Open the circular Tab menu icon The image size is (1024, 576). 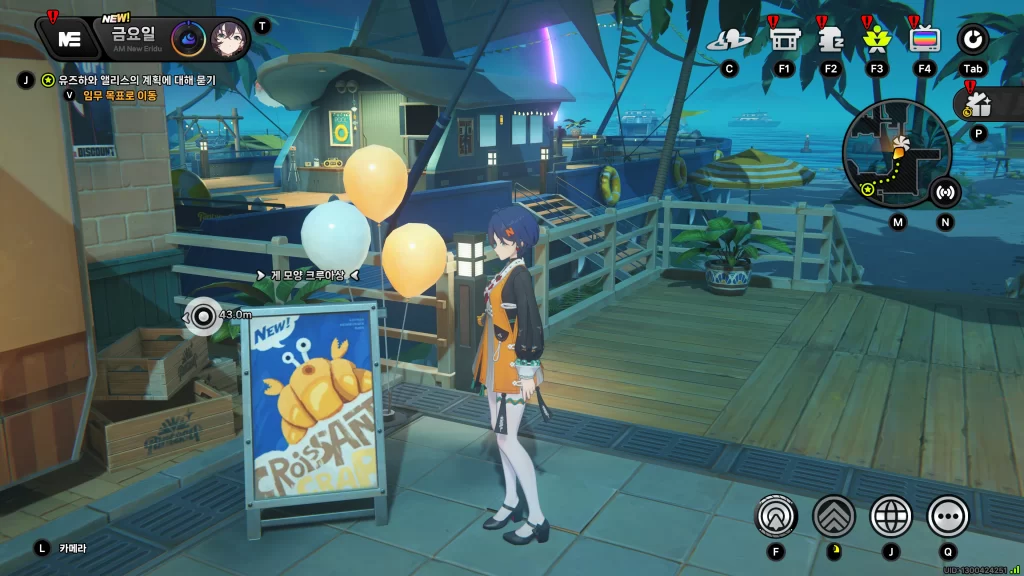[x=972, y=39]
